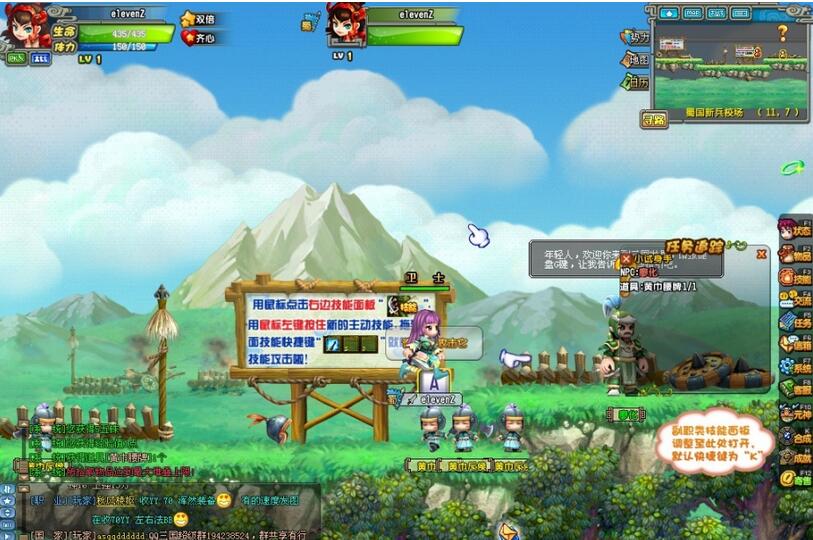
Task: Click the green swirl icon below the minimap
Action: [792, 168]
